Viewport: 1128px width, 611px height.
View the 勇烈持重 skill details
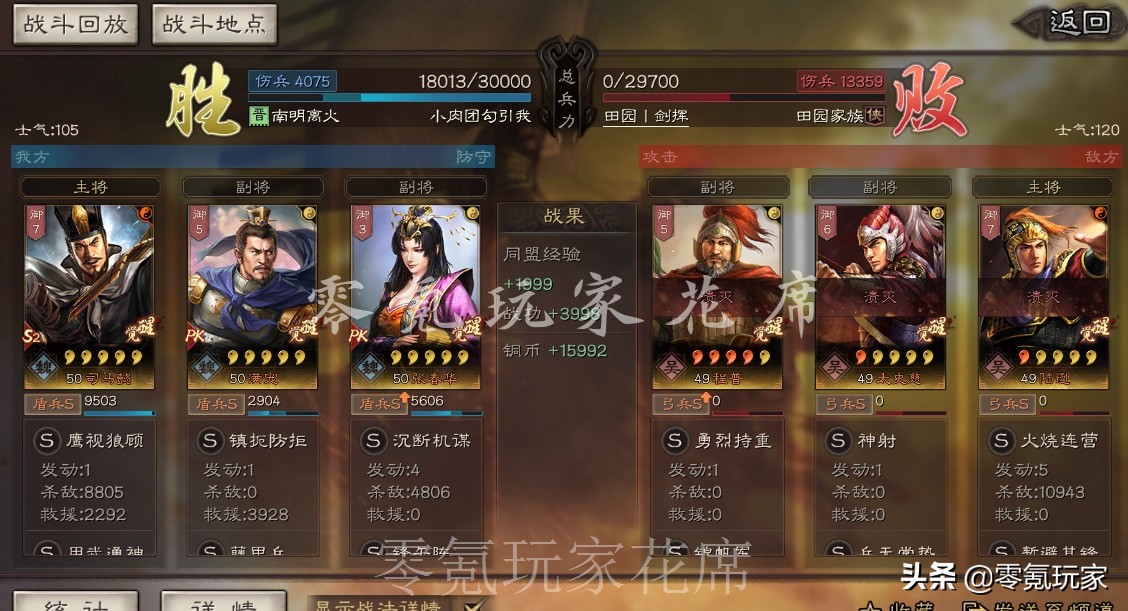tap(717, 440)
